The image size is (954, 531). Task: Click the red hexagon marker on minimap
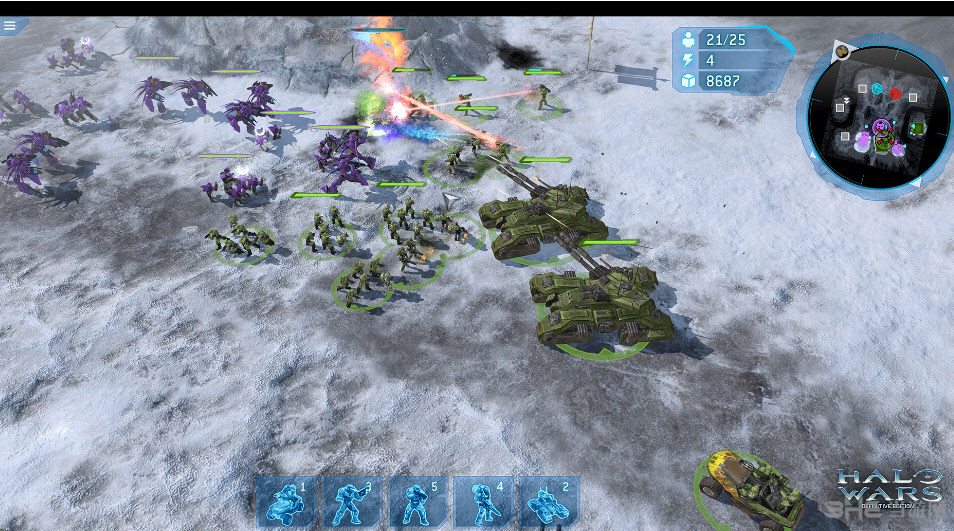(896, 94)
